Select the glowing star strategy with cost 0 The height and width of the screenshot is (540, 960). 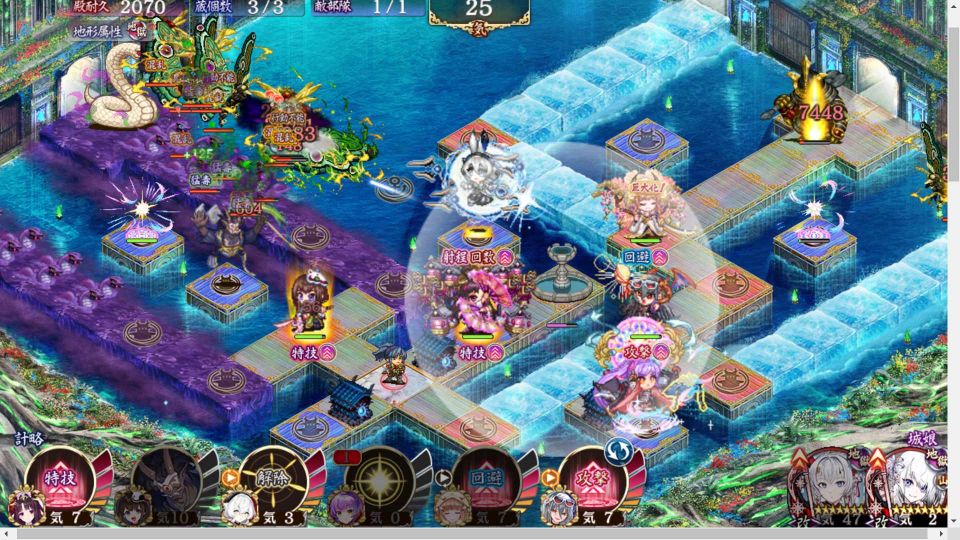coord(379,480)
